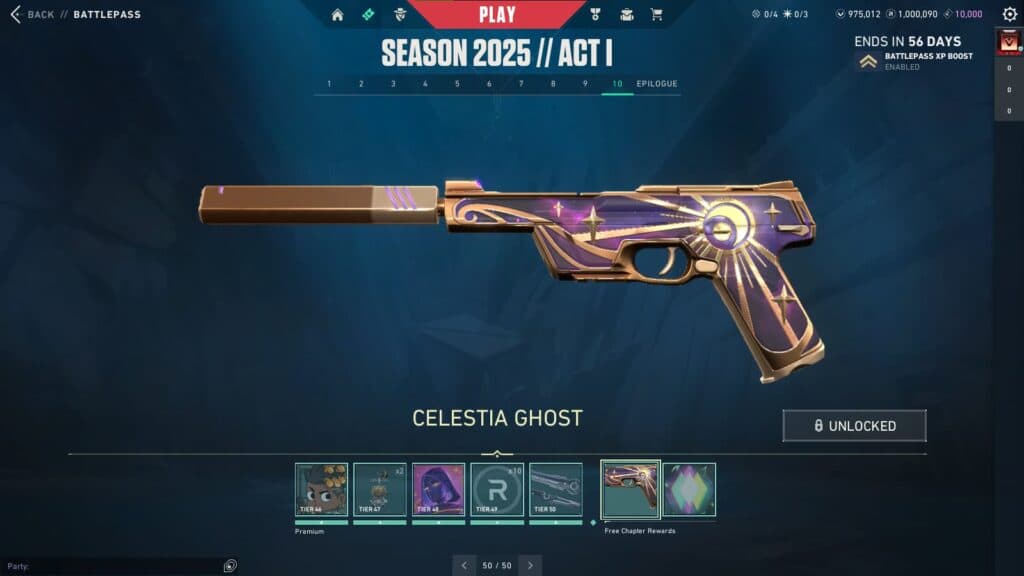
Task: Select the Tier 48 hooded player card
Action: click(x=438, y=489)
